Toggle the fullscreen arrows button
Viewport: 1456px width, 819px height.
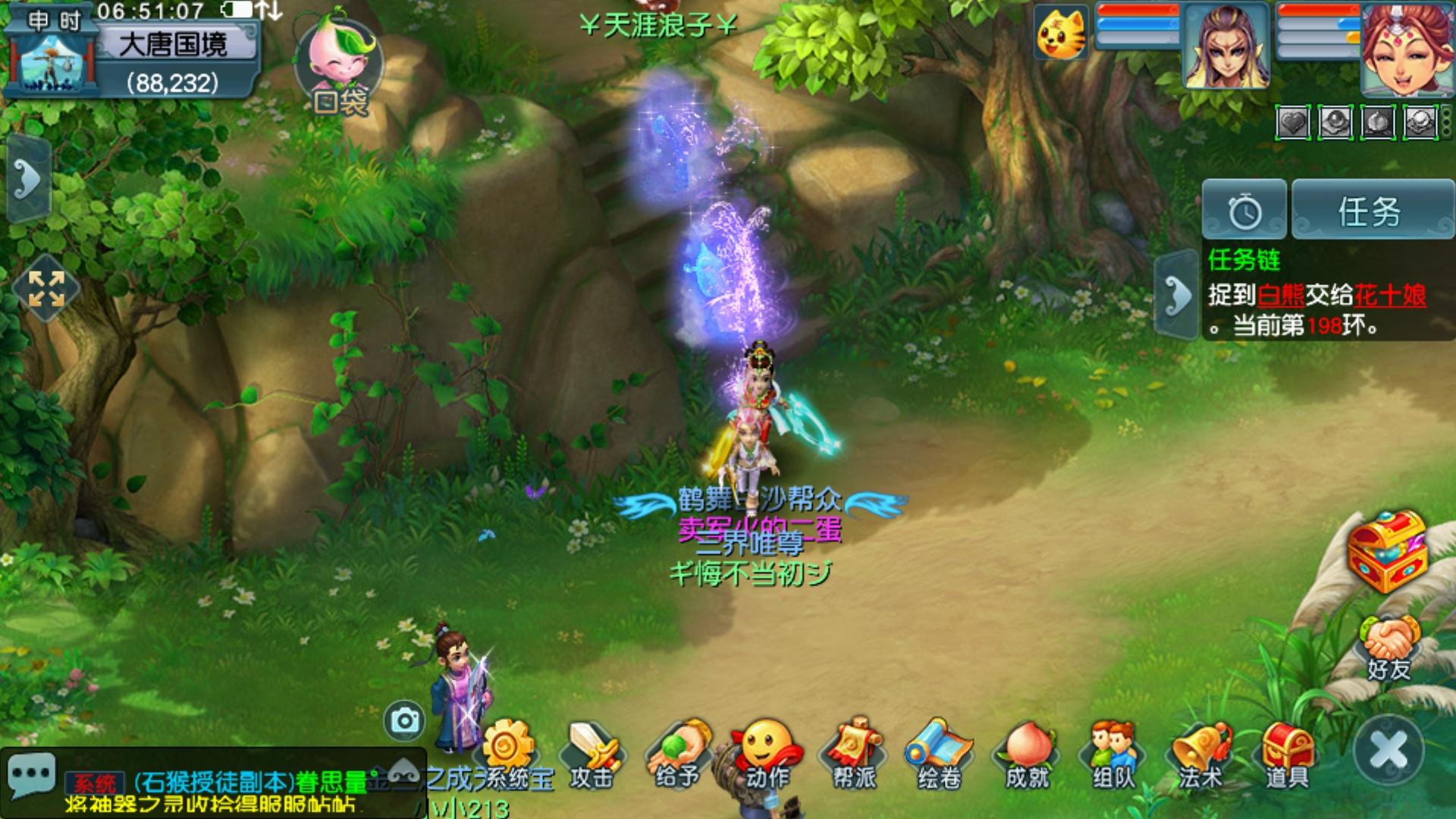coord(46,289)
